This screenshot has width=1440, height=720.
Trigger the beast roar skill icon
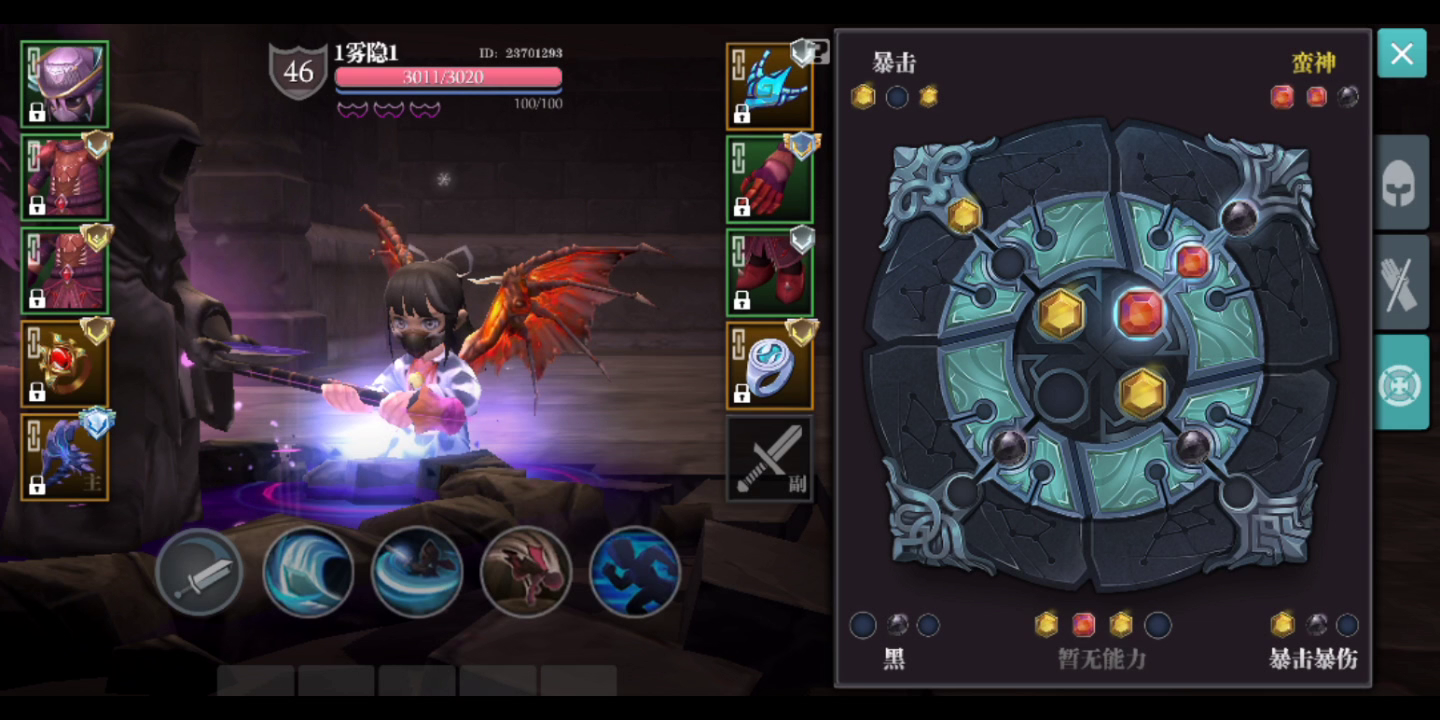526,572
